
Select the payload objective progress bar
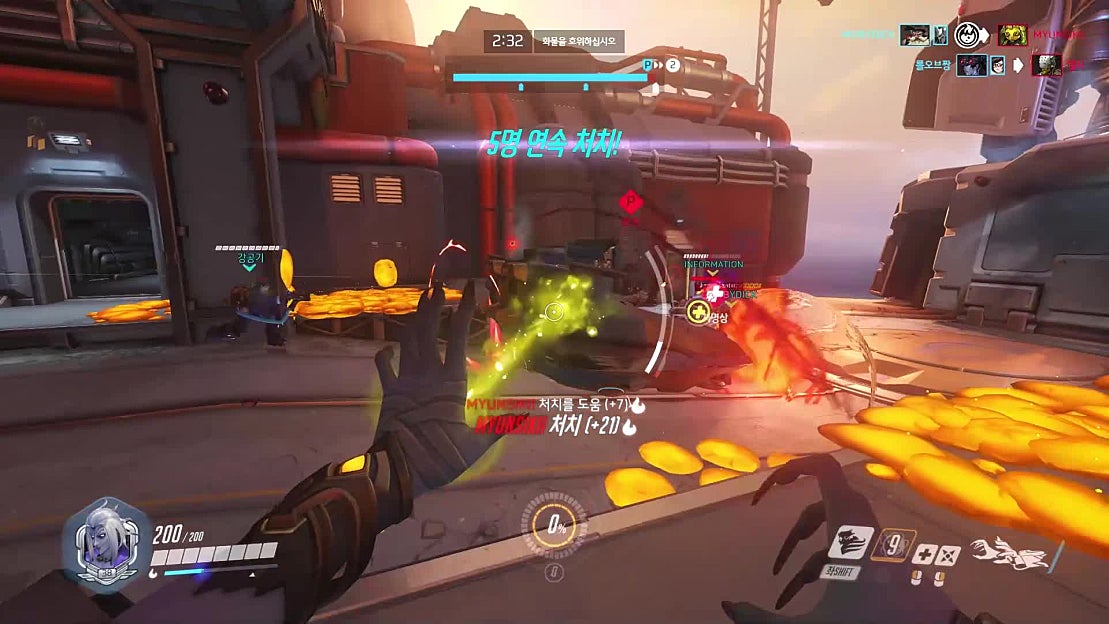548,76
